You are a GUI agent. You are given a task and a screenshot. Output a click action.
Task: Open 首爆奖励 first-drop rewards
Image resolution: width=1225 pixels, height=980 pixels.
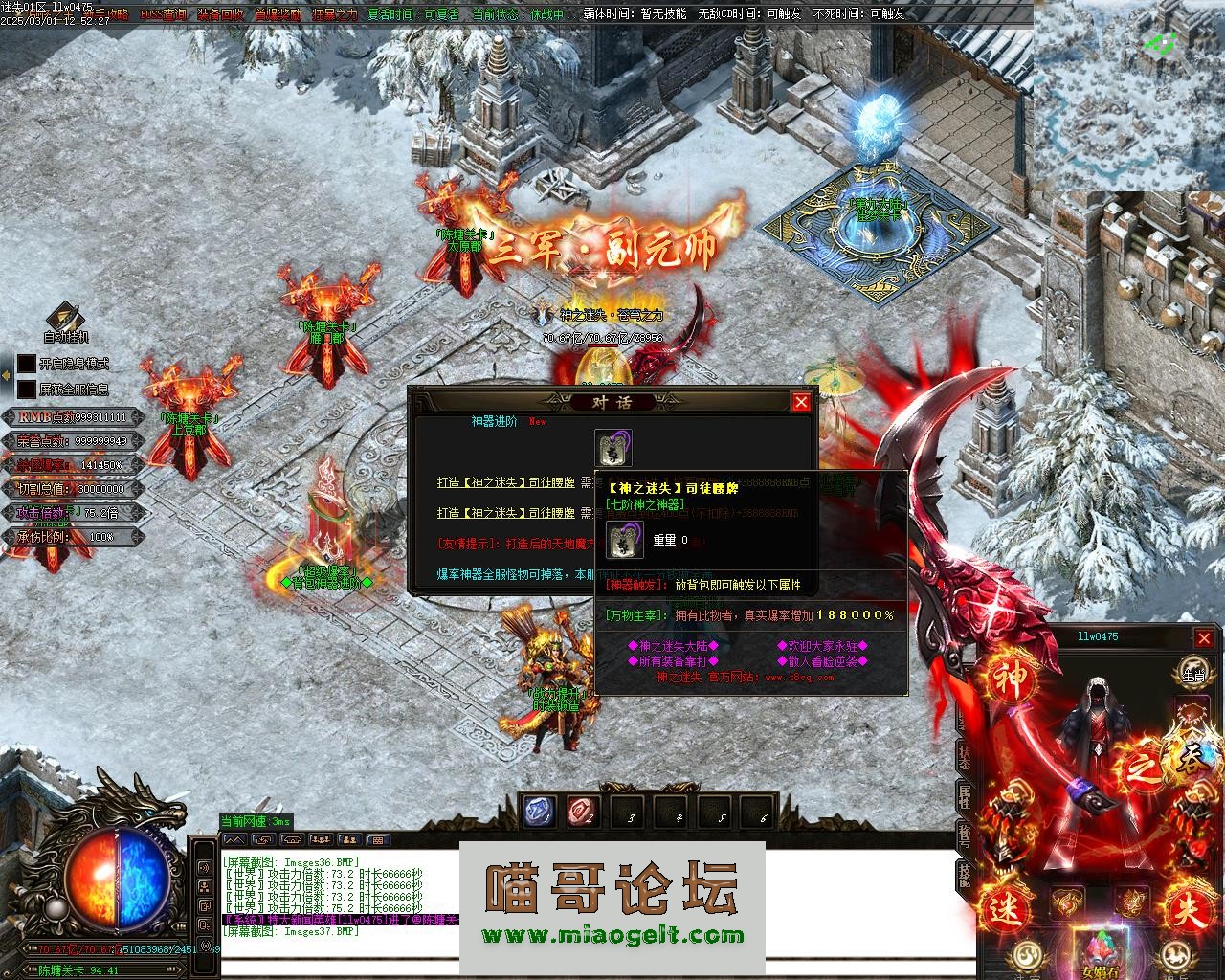pos(278,14)
